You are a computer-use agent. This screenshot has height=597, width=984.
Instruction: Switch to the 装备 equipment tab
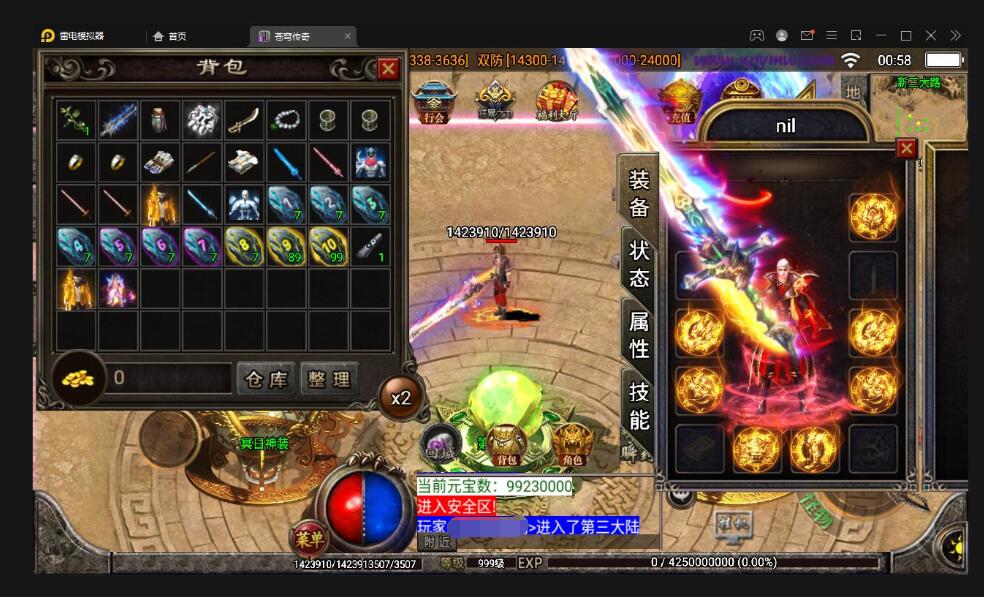tap(639, 193)
